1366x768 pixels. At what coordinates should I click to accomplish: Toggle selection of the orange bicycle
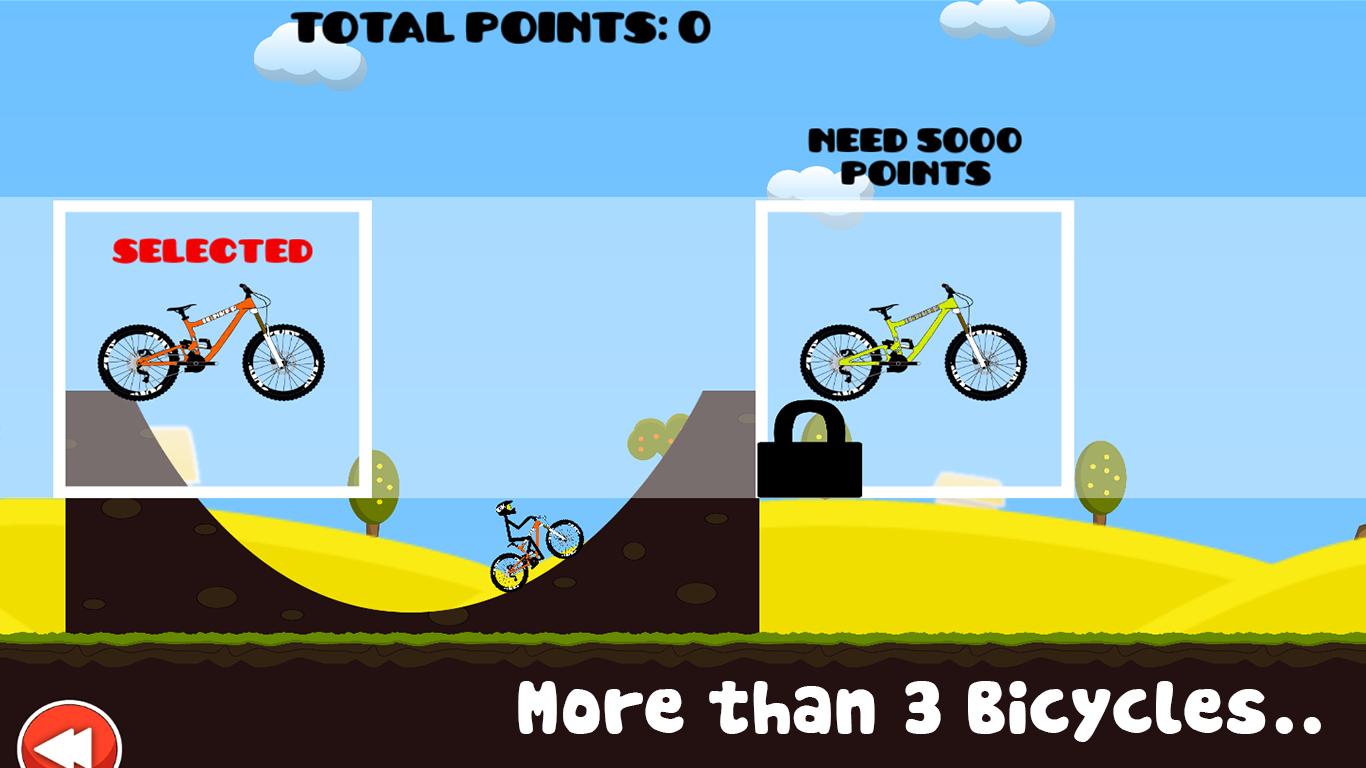[x=210, y=345]
